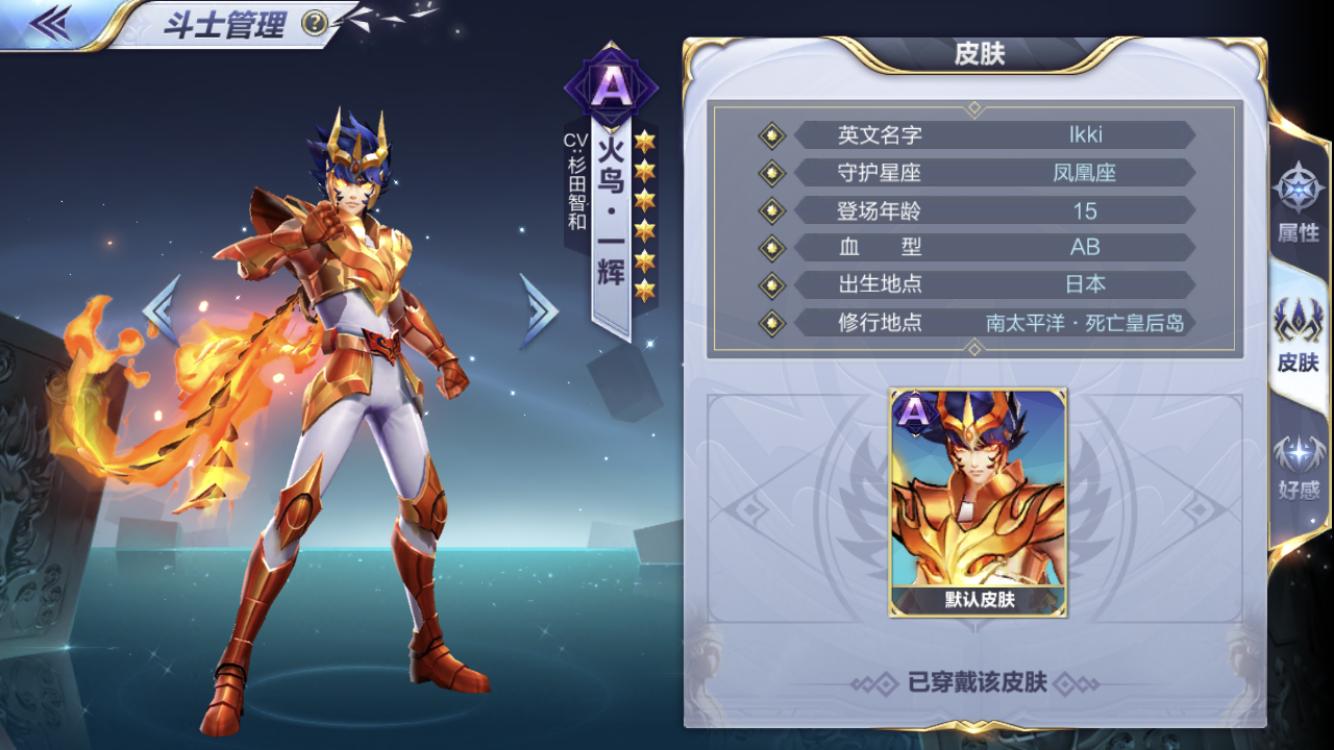Click the winged emblem on 好感 tab
The height and width of the screenshot is (750, 1334).
(x=1298, y=452)
